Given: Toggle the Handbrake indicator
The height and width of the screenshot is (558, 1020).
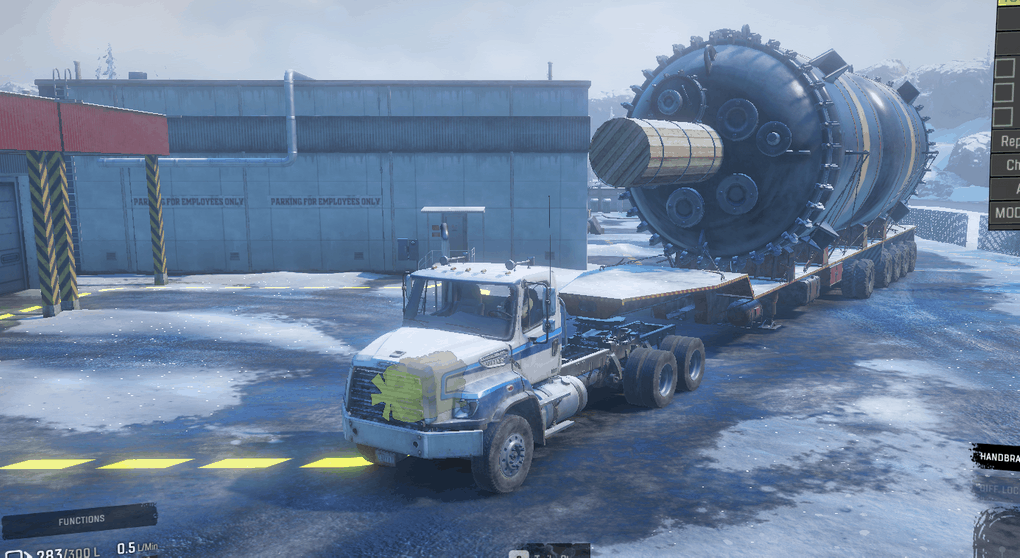Looking at the screenshot, I should point(996,457).
